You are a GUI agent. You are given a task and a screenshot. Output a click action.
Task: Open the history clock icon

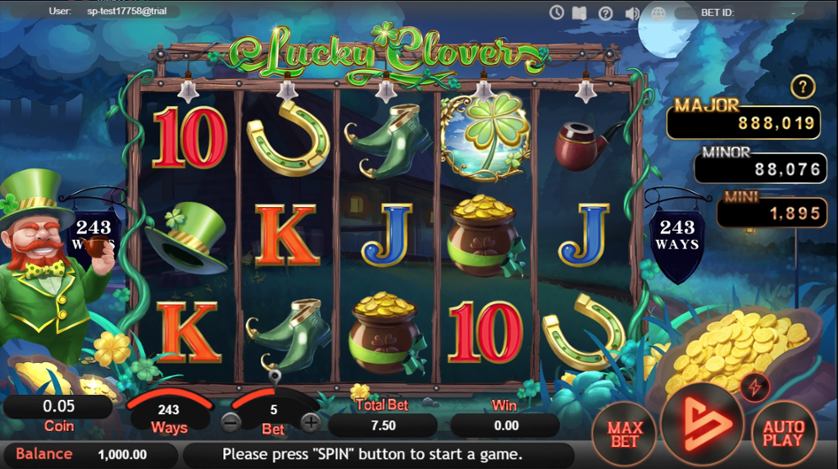pos(557,13)
